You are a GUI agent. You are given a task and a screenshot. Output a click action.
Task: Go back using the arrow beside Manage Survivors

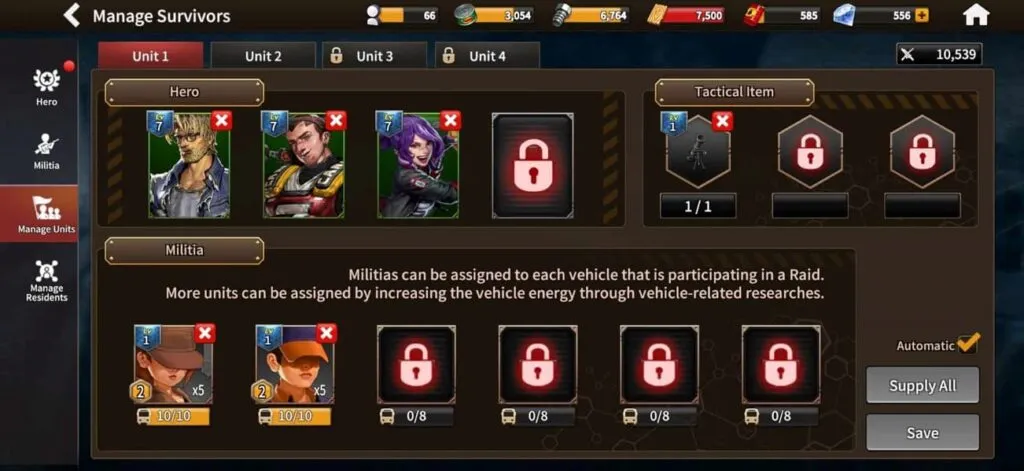click(x=71, y=15)
